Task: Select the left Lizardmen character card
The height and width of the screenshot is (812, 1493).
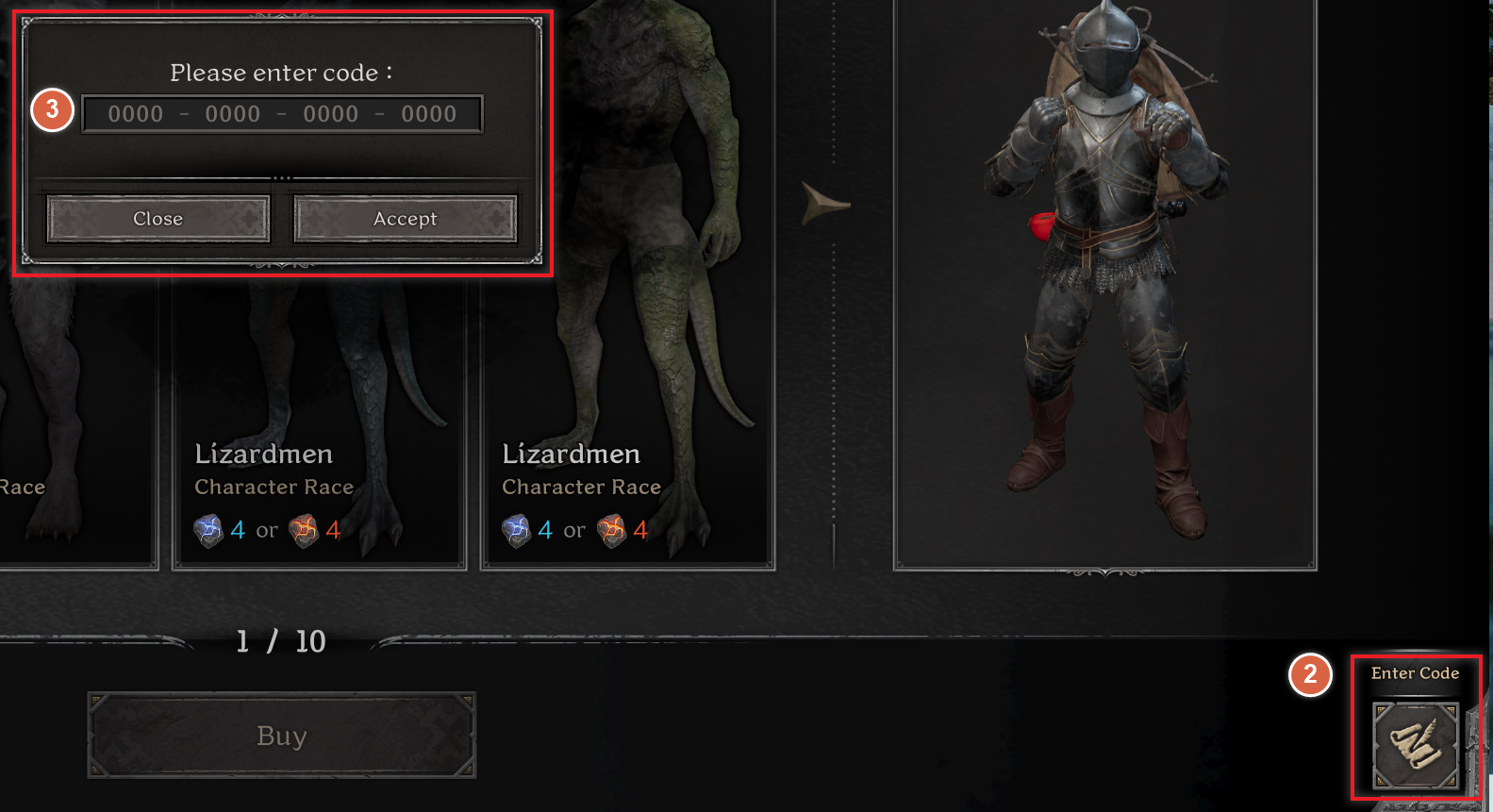Action: [x=318, y=424]
